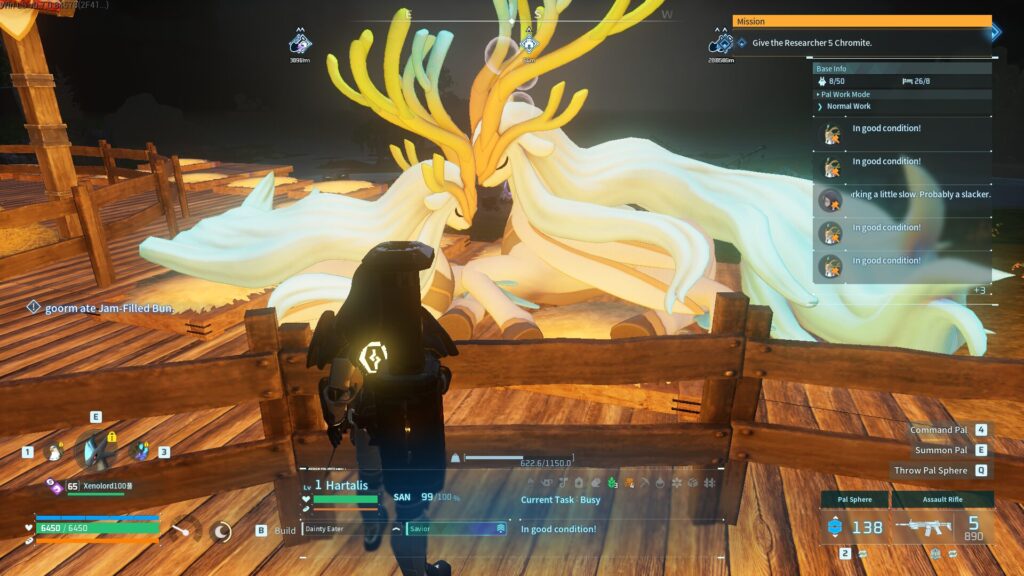Click the Savior passive skill
The height and width of the screenshot is (576, 1024).
pos(456,529)
